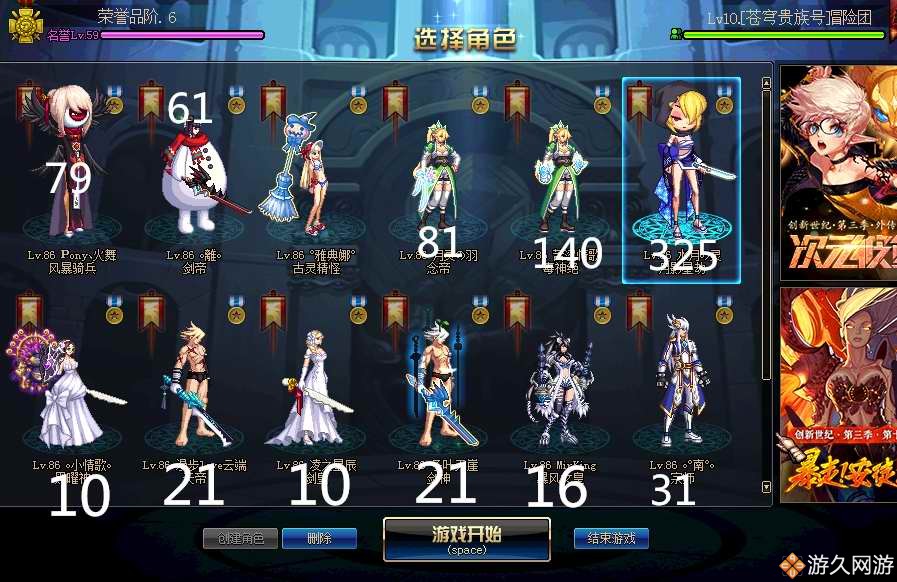Viewport: 897px width, 582px height.
Task: Click the character list scrollbar down arrow
Action: coord(767,487)
